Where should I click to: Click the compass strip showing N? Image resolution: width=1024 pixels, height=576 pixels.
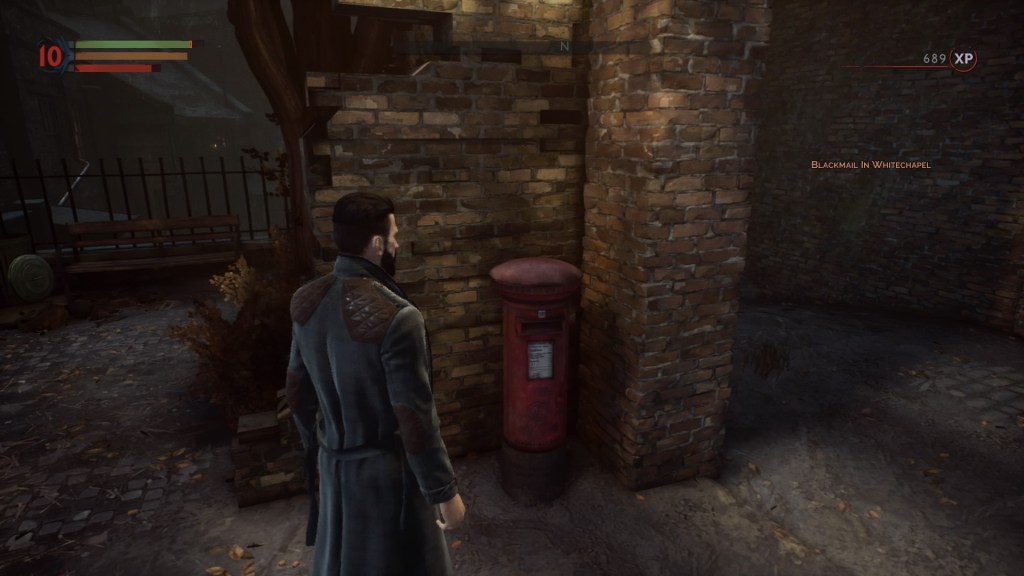pos(563,46)
